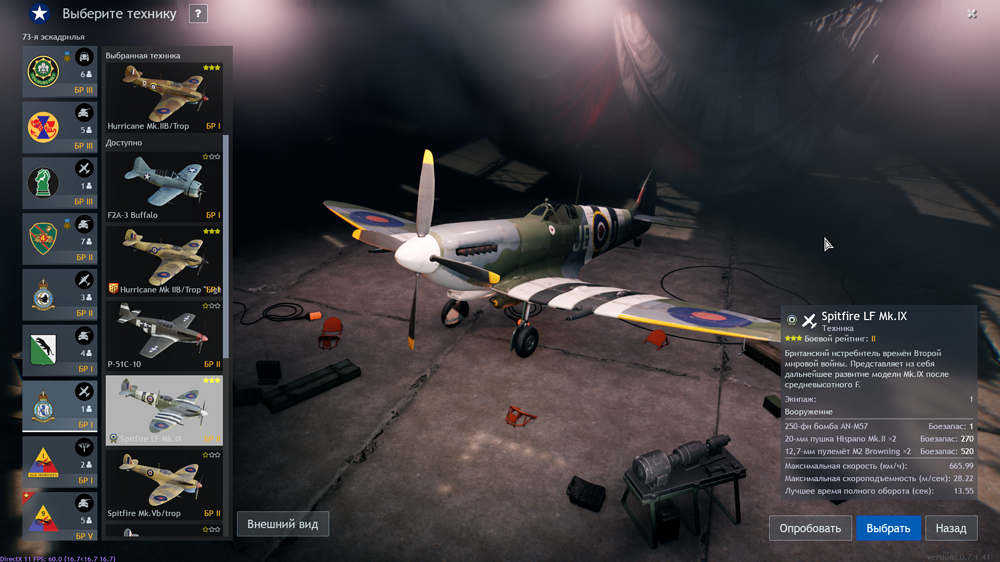Select the Spitfire LF Mk.IX card

click(x=164, y=410)
